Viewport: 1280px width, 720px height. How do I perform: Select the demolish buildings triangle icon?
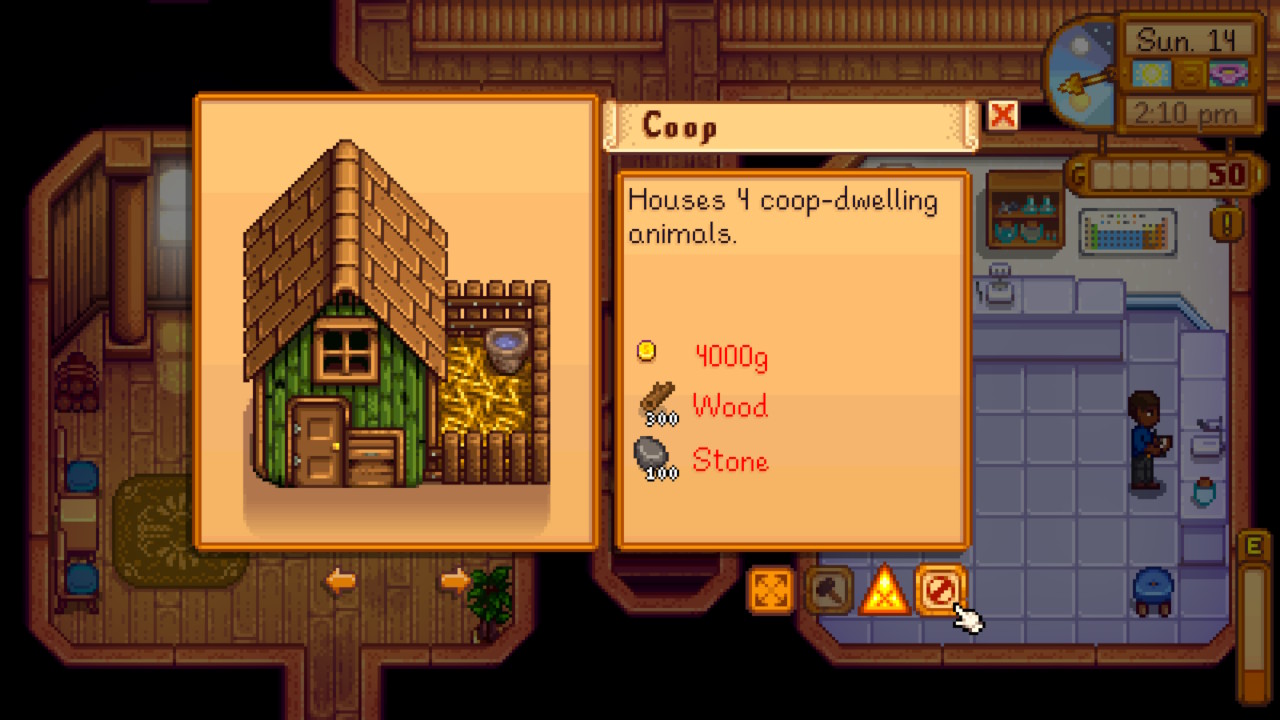884,590
